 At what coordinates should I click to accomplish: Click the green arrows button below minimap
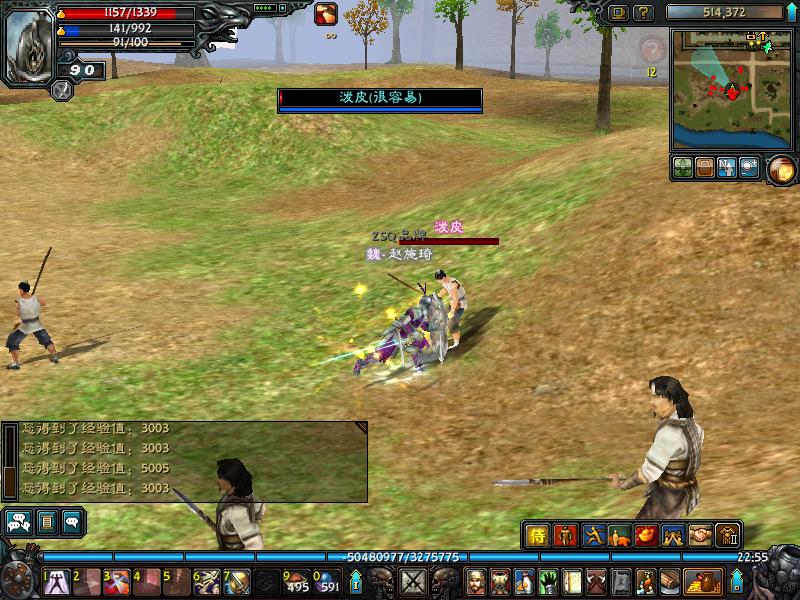coord(683,167)
